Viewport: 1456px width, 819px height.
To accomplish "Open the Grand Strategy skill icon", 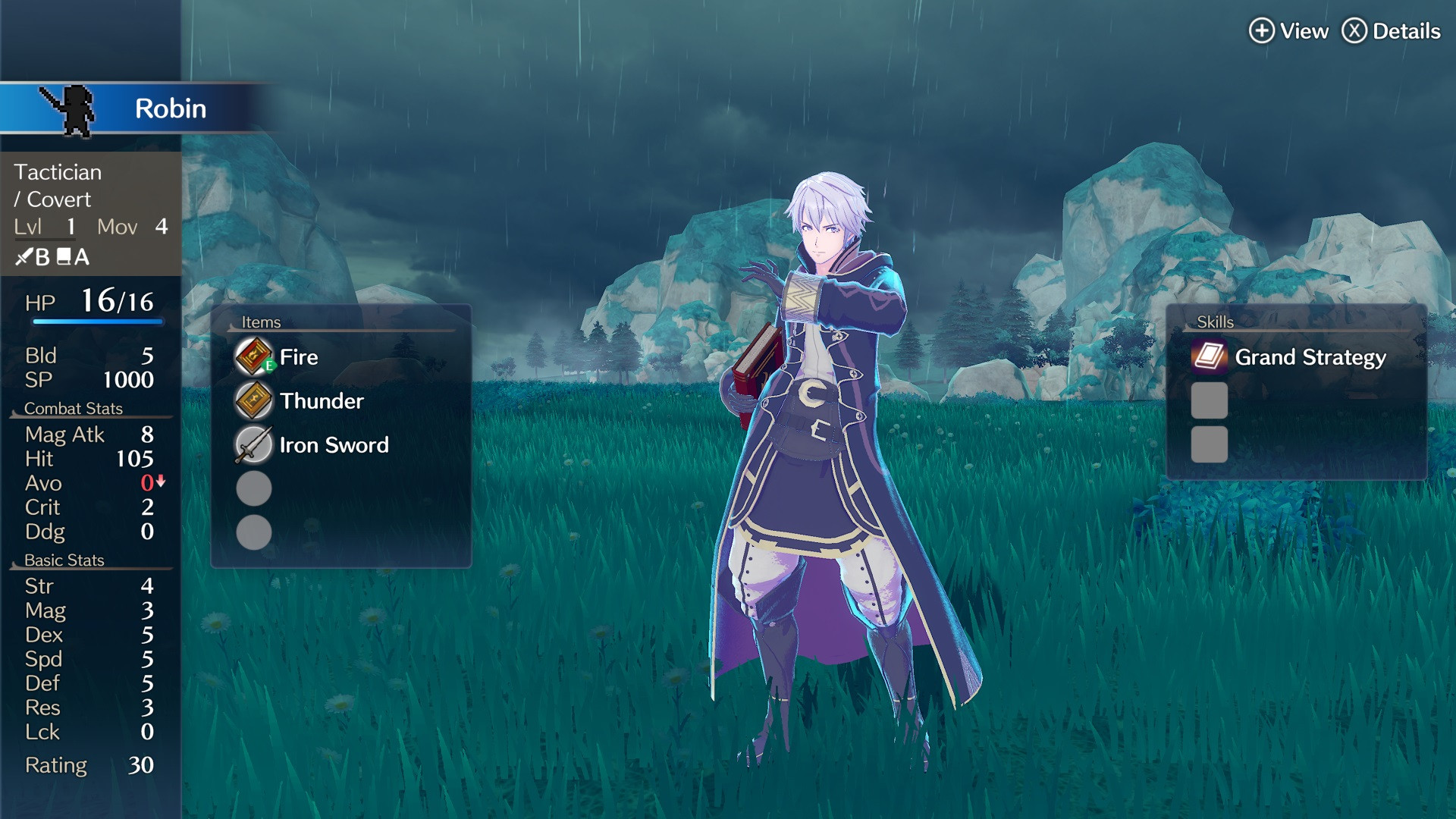I will (1209, 356).
